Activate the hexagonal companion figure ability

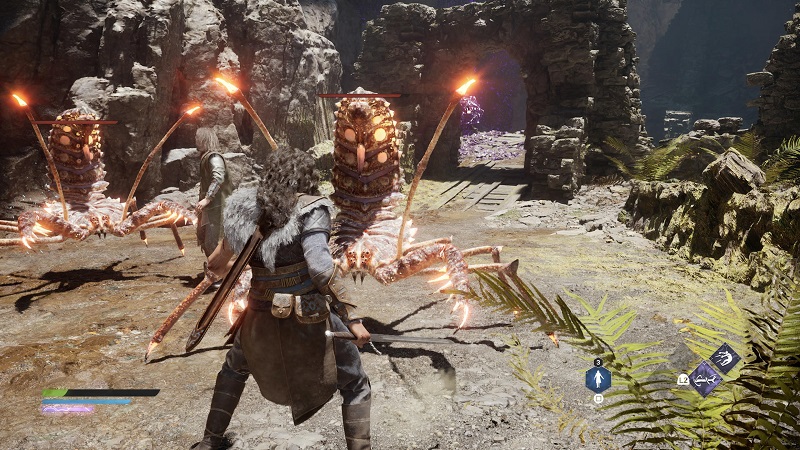[598, 379]
